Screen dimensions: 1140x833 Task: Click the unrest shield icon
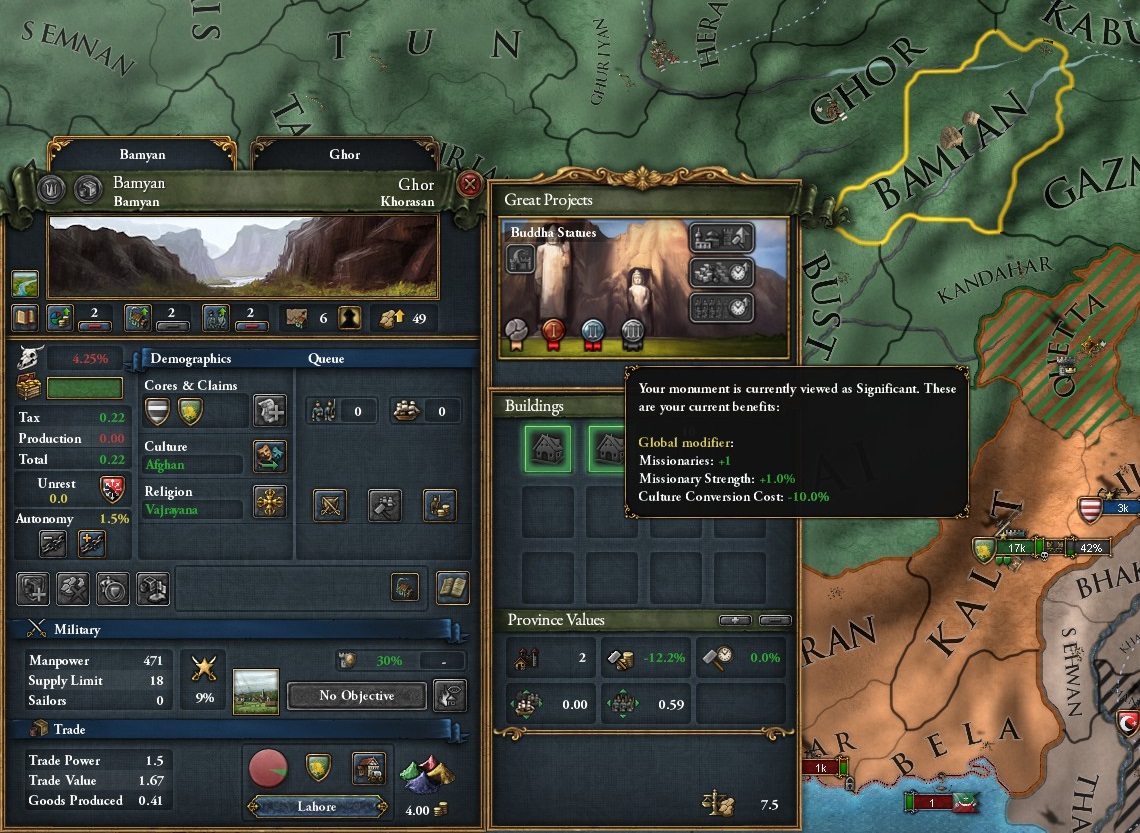[x=111, y=489]
